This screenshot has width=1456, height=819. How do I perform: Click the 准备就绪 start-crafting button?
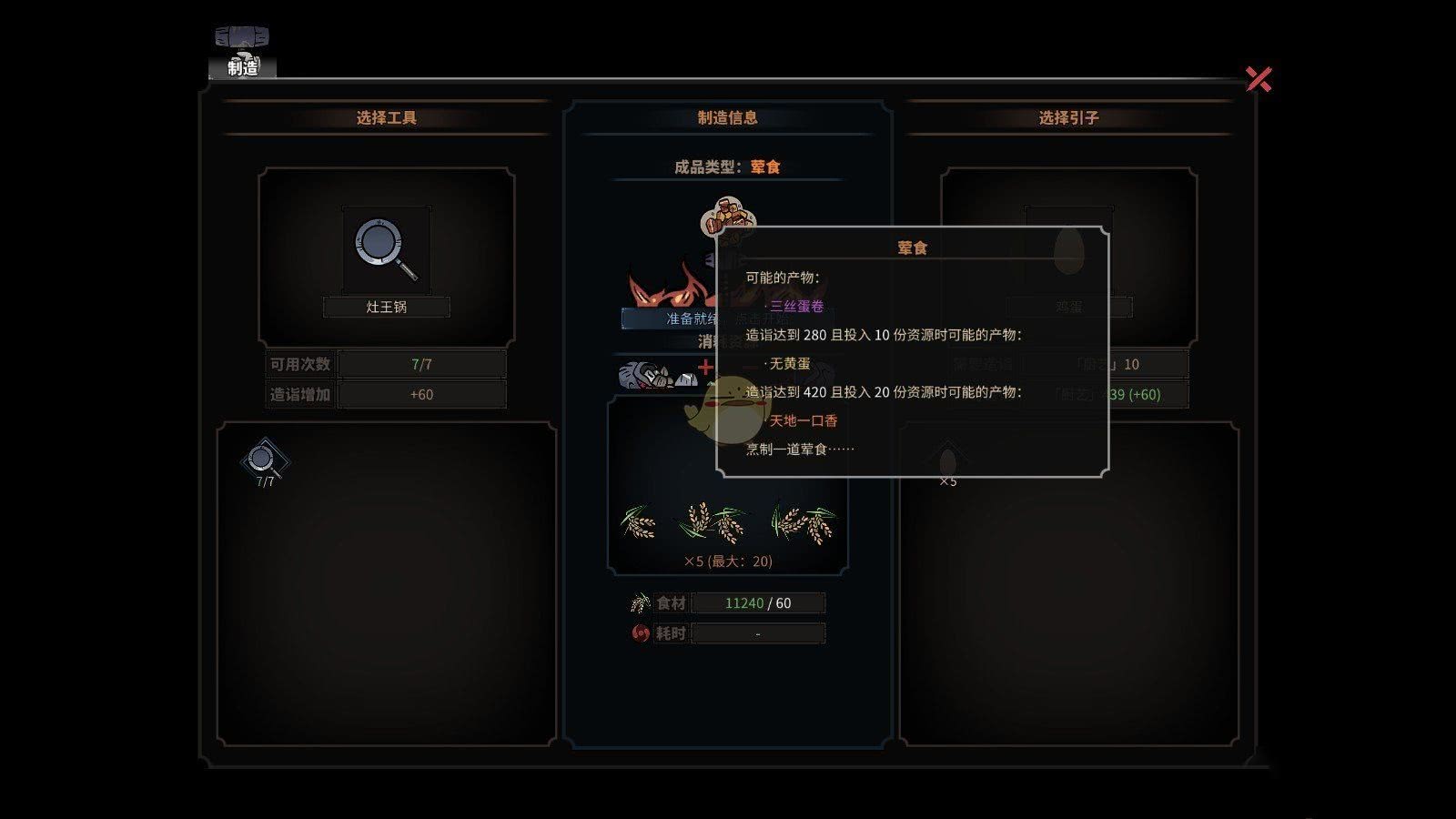tap(670, 318)
